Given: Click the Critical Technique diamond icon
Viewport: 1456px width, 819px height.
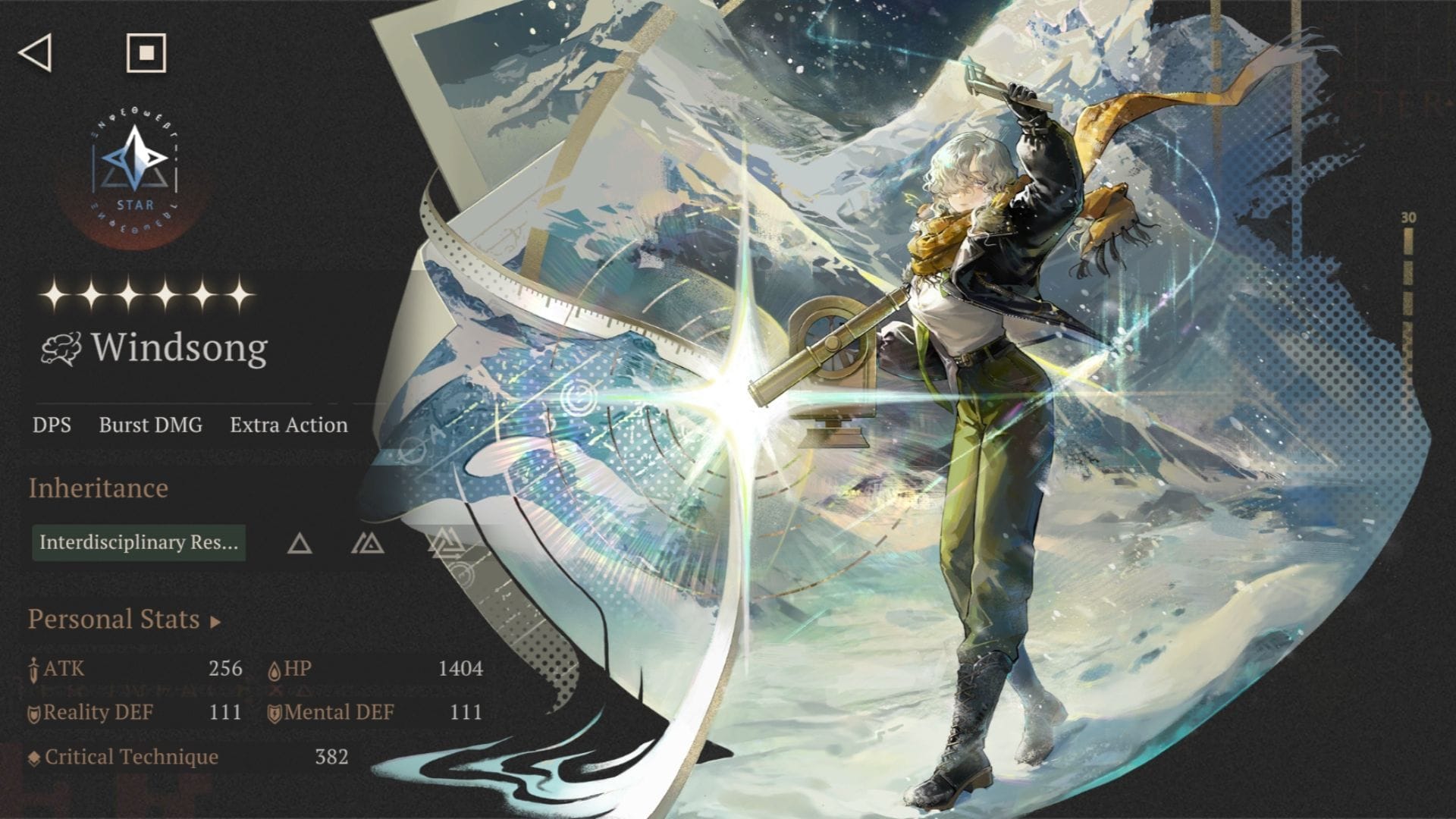Looking at the screenshot, I should [x=33, y=757].
